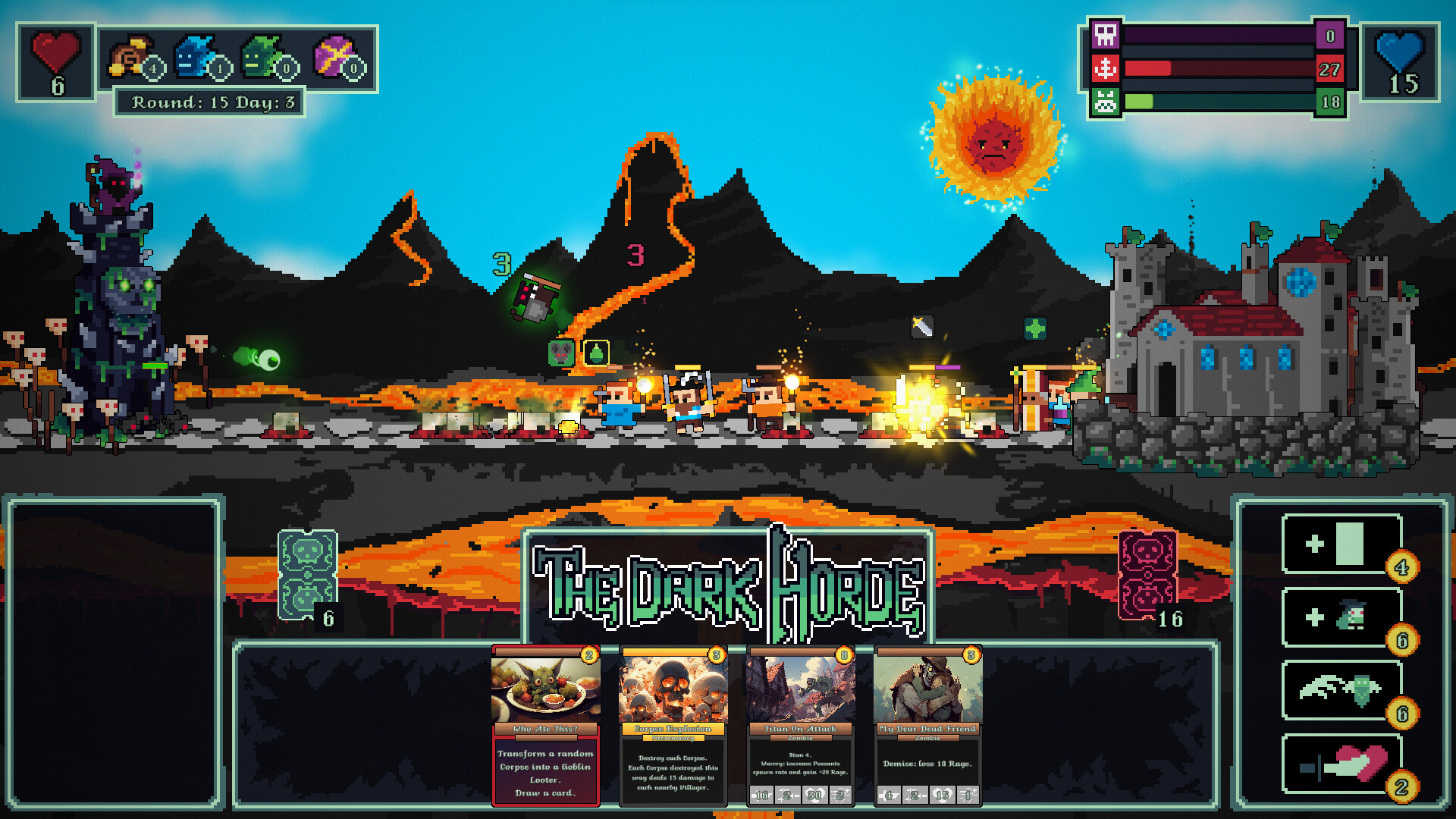Click the skull icon on the purple meter

coord(1106,36)
